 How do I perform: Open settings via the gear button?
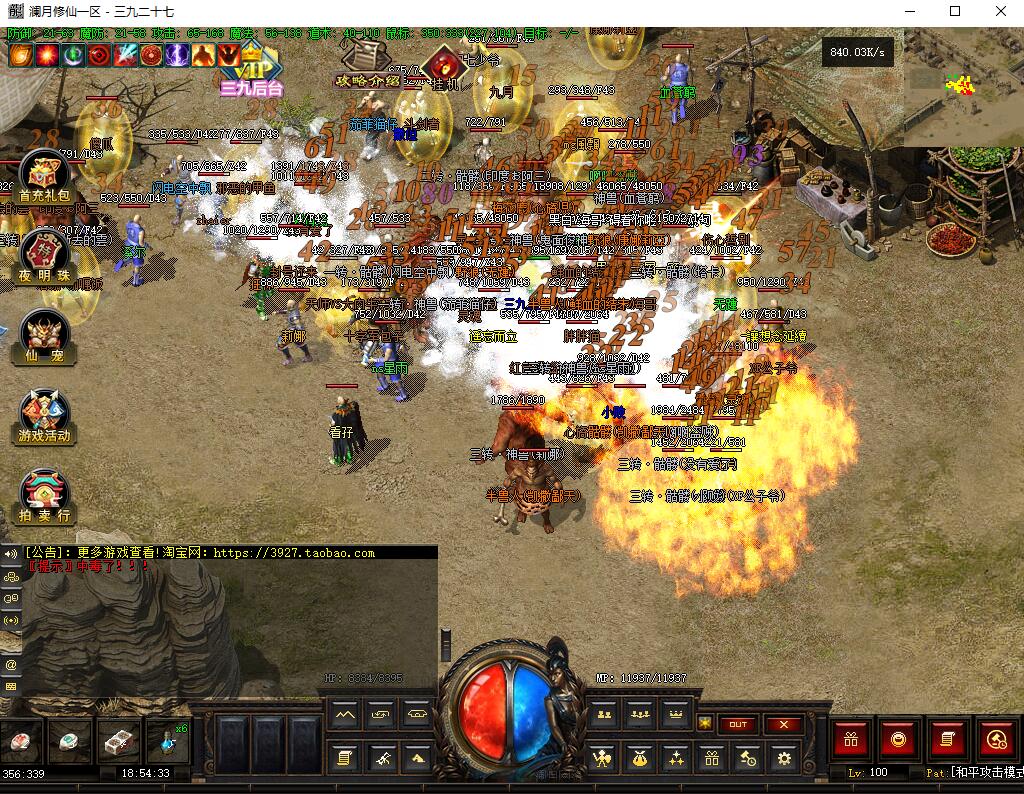(783, 758)
